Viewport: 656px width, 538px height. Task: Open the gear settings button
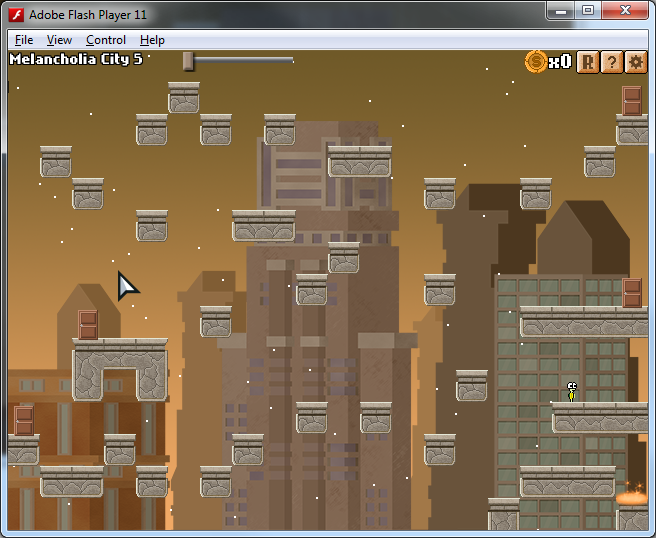coord(636,62)
